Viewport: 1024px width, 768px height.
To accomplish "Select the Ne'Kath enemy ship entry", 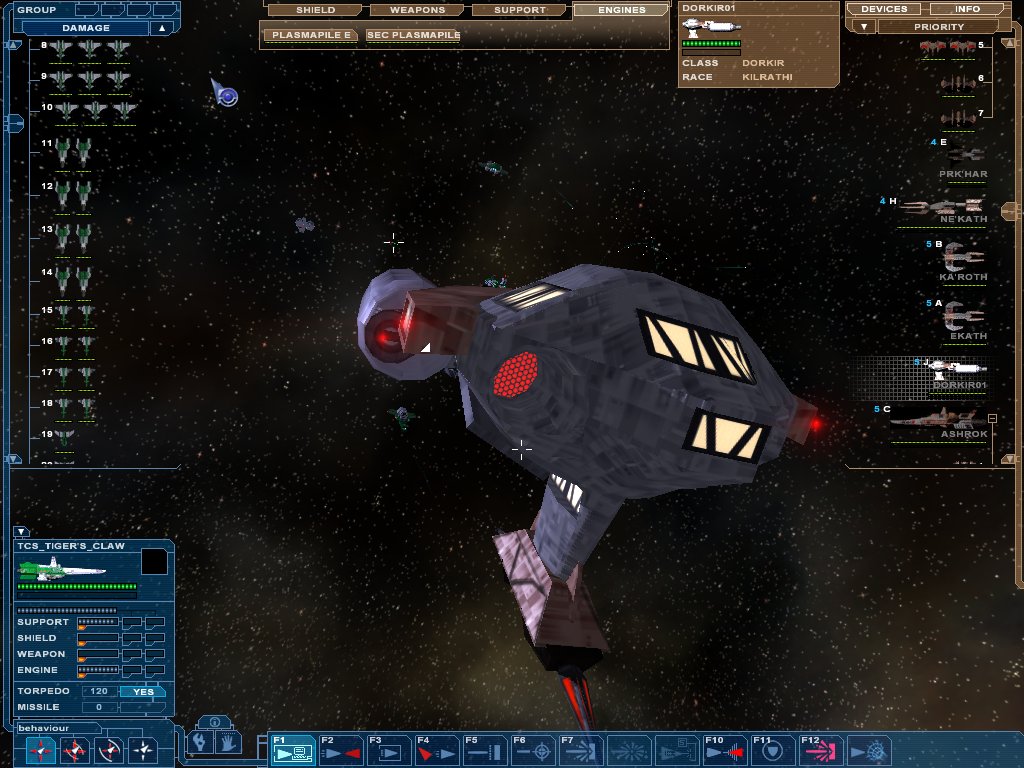I will point(945,208).
